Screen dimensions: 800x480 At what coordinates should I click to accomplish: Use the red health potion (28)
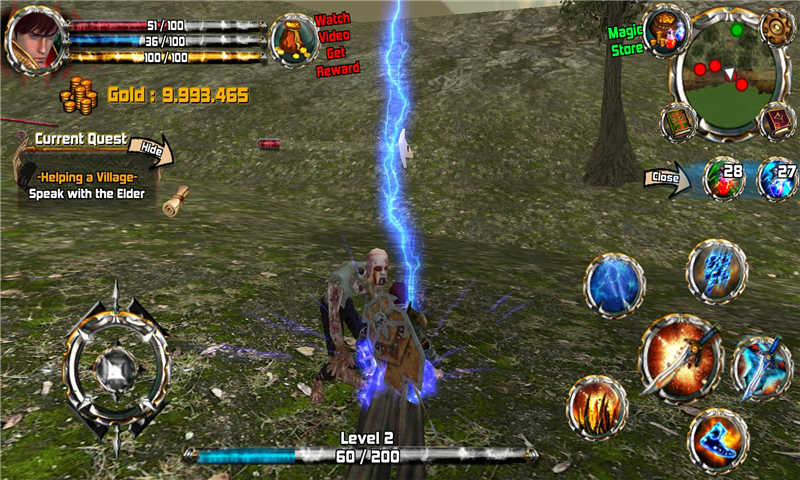[724, 179]
